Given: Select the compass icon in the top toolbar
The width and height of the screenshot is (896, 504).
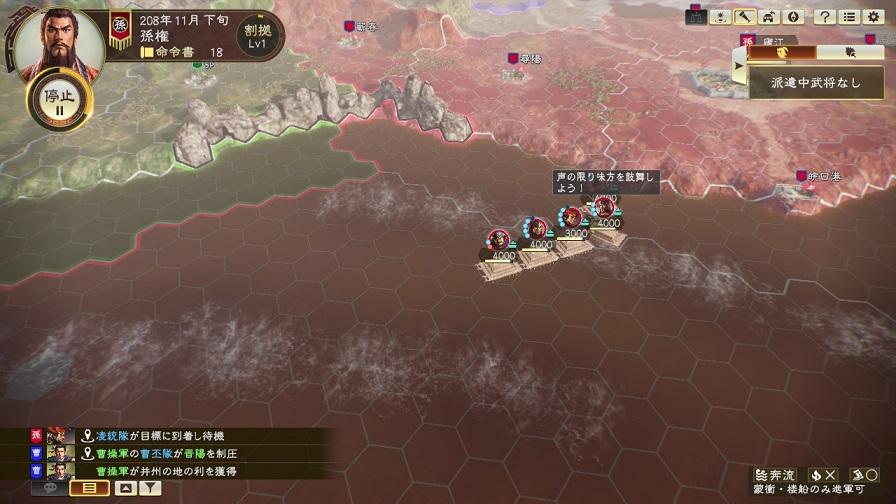Looking at the screenshot, I should pos(795,17).
